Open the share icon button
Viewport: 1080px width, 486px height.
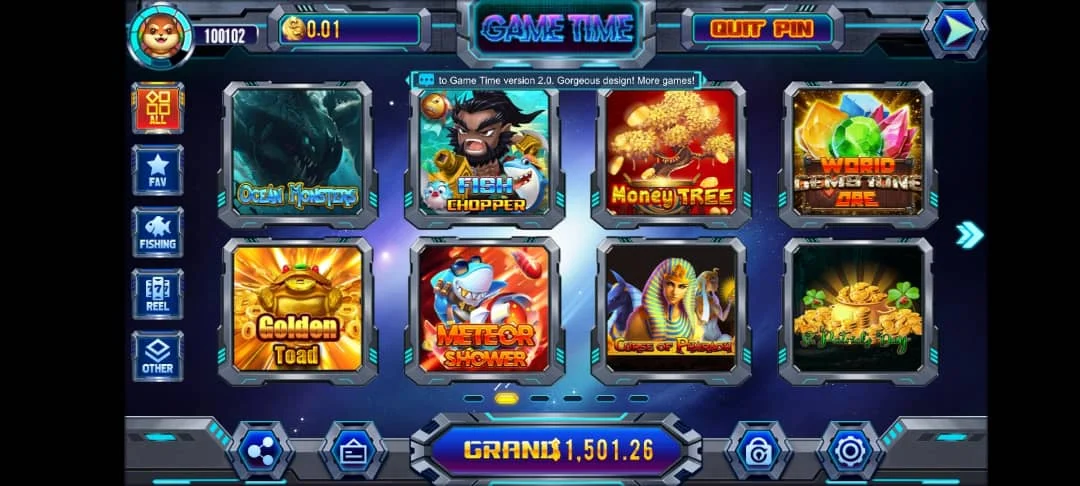(261, 452)
